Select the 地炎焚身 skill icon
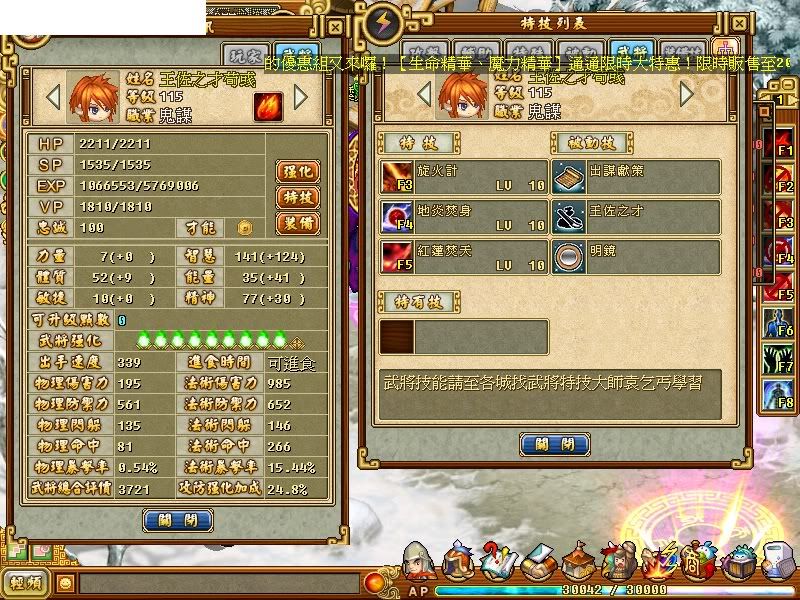 396,215
